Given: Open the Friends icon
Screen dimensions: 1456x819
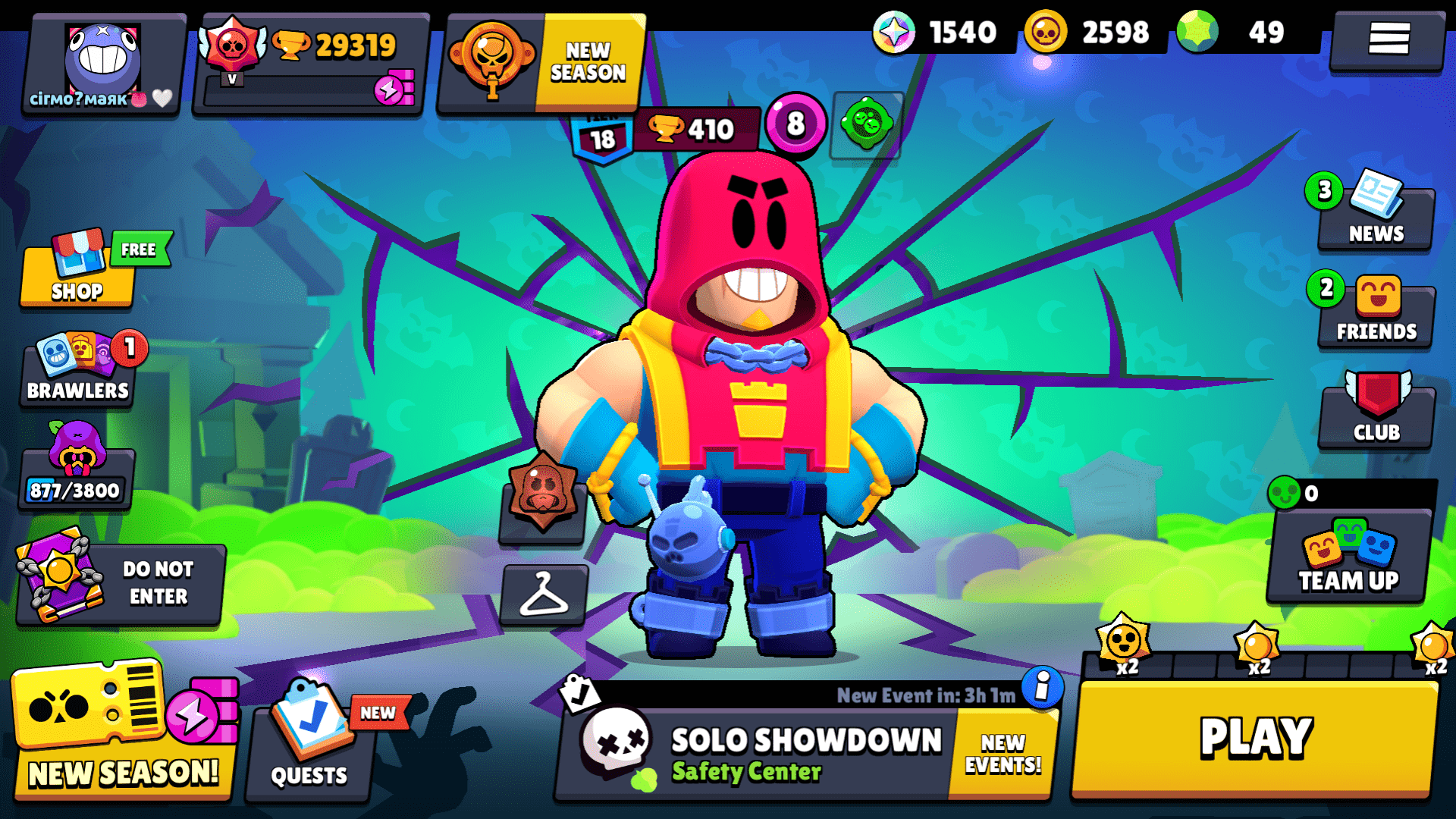Looking at the screenshot, I should [x=1375, y=311].
